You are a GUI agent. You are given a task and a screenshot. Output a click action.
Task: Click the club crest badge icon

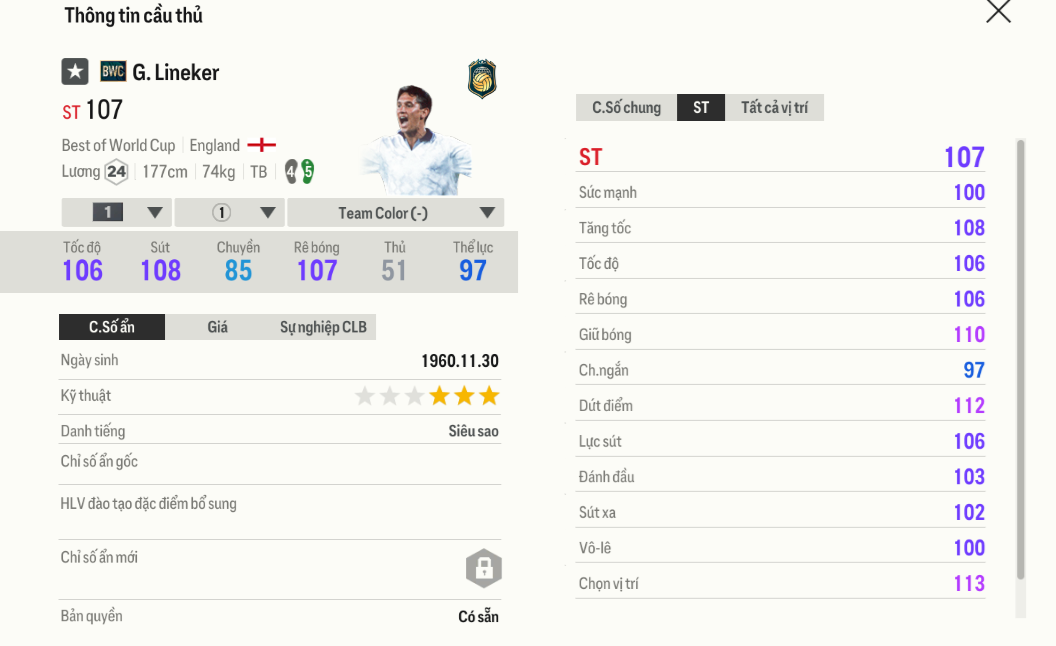click(482, 80)
